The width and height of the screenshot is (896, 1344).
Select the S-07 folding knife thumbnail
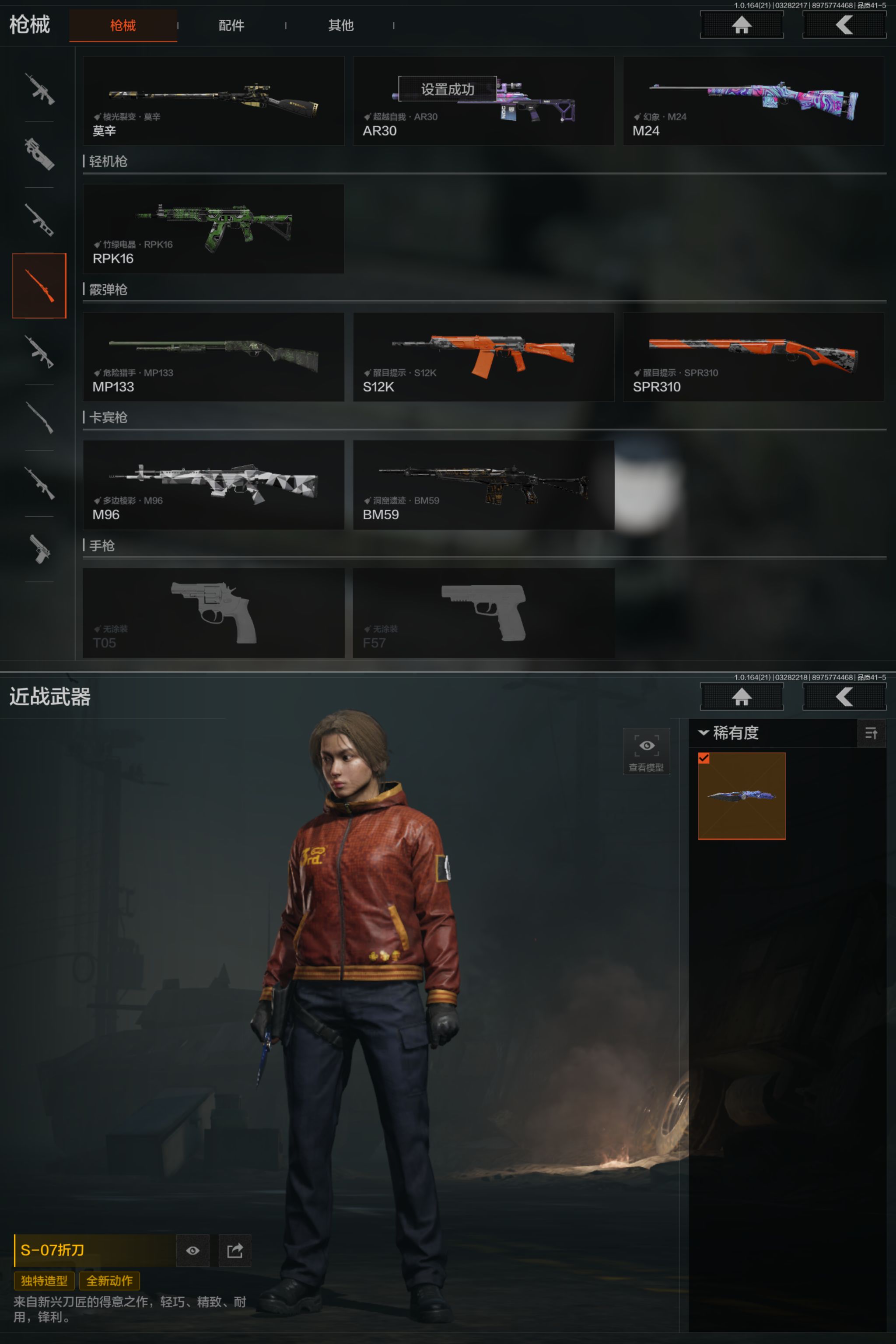(741, 795)
